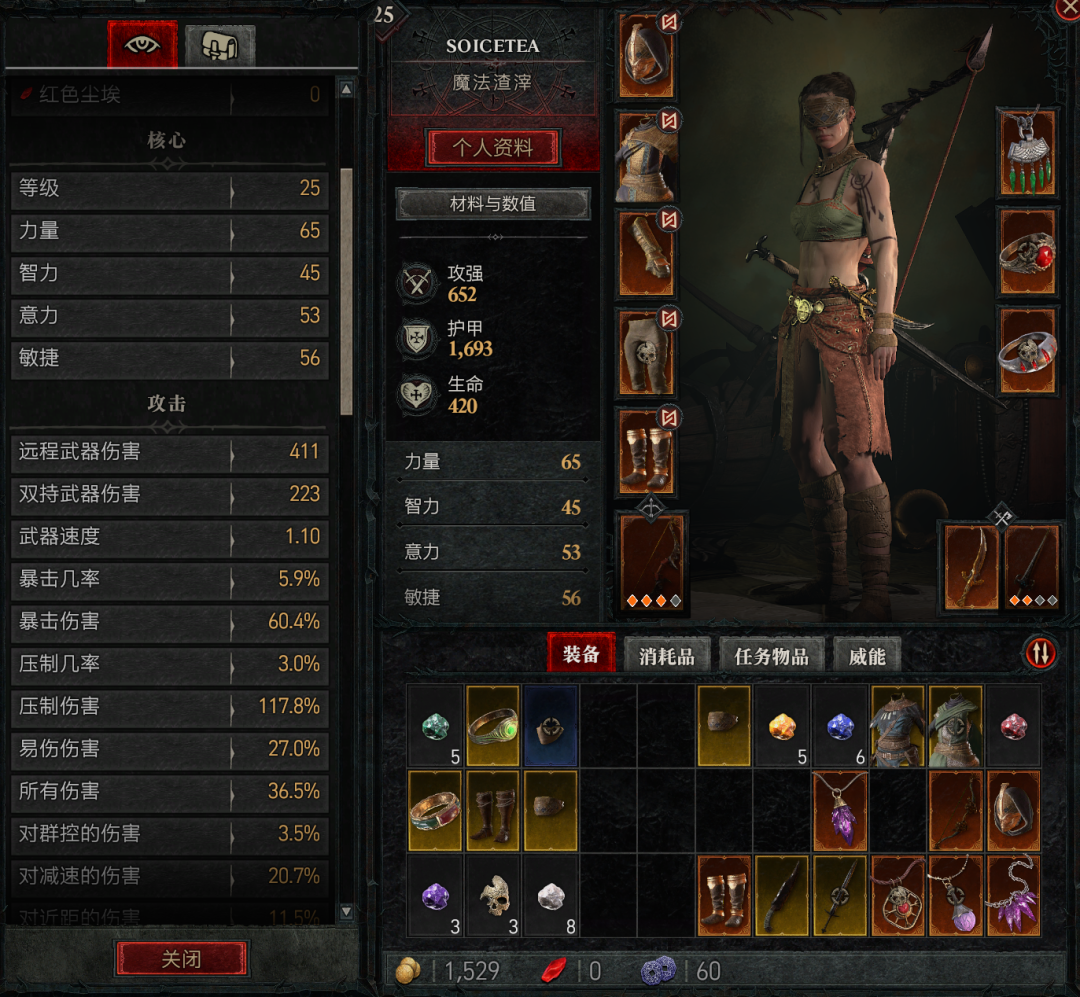Image resolution: width=1080 pixels, height=997 pixels.
Task: Open the 材料与数值 panel
Action: click(x=493, y=204)
